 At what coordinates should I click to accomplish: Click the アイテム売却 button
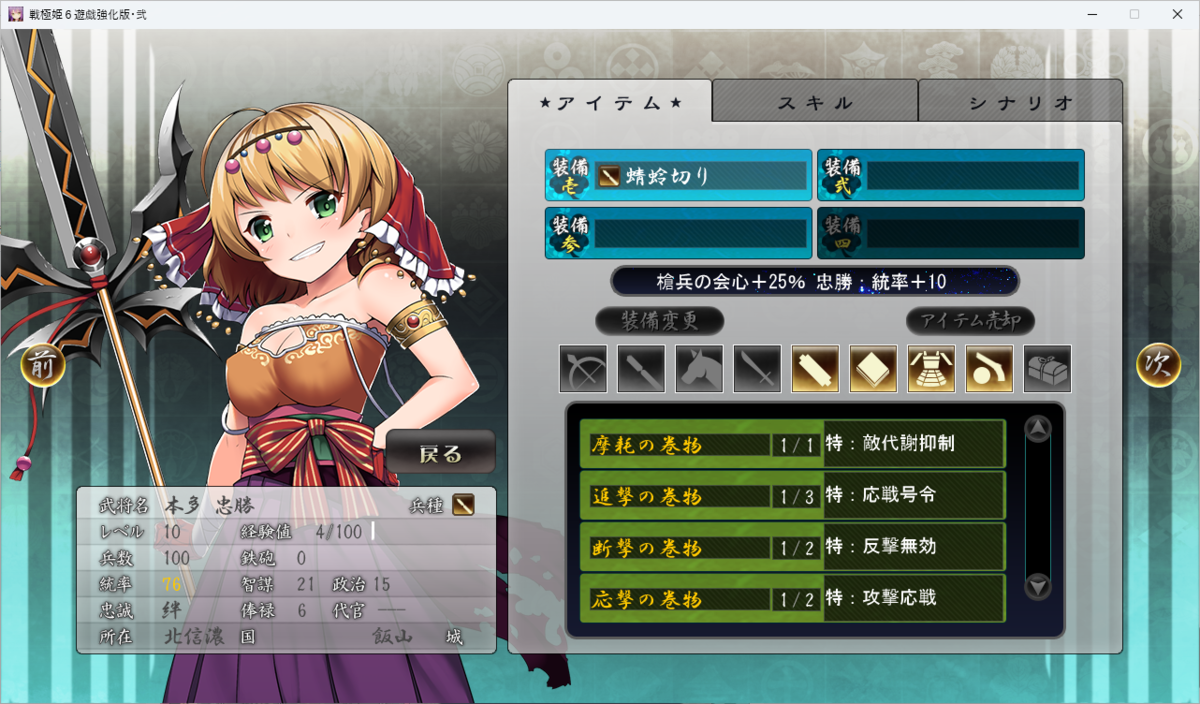point(970,321)
